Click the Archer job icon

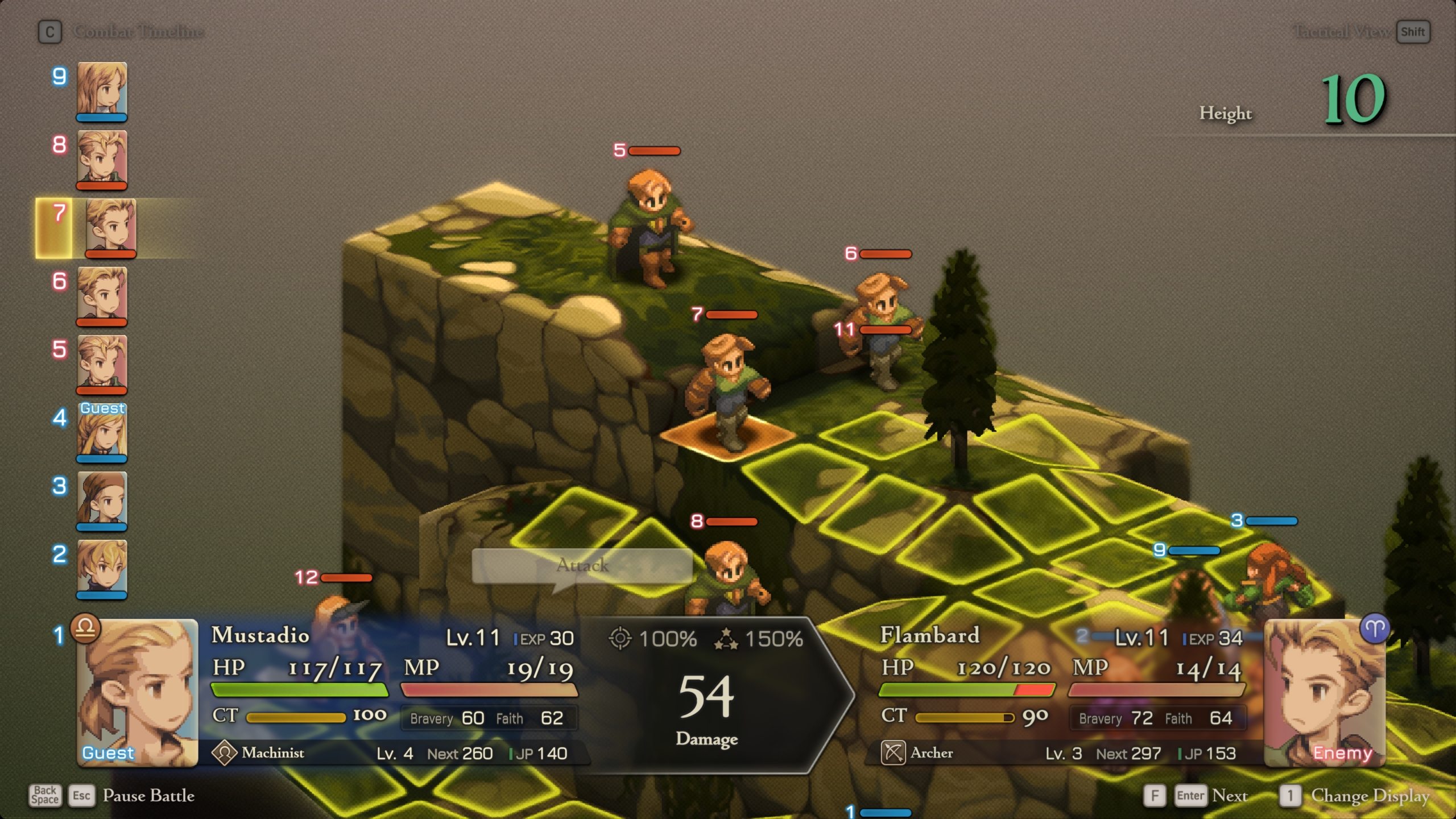(x=895, y=752)
